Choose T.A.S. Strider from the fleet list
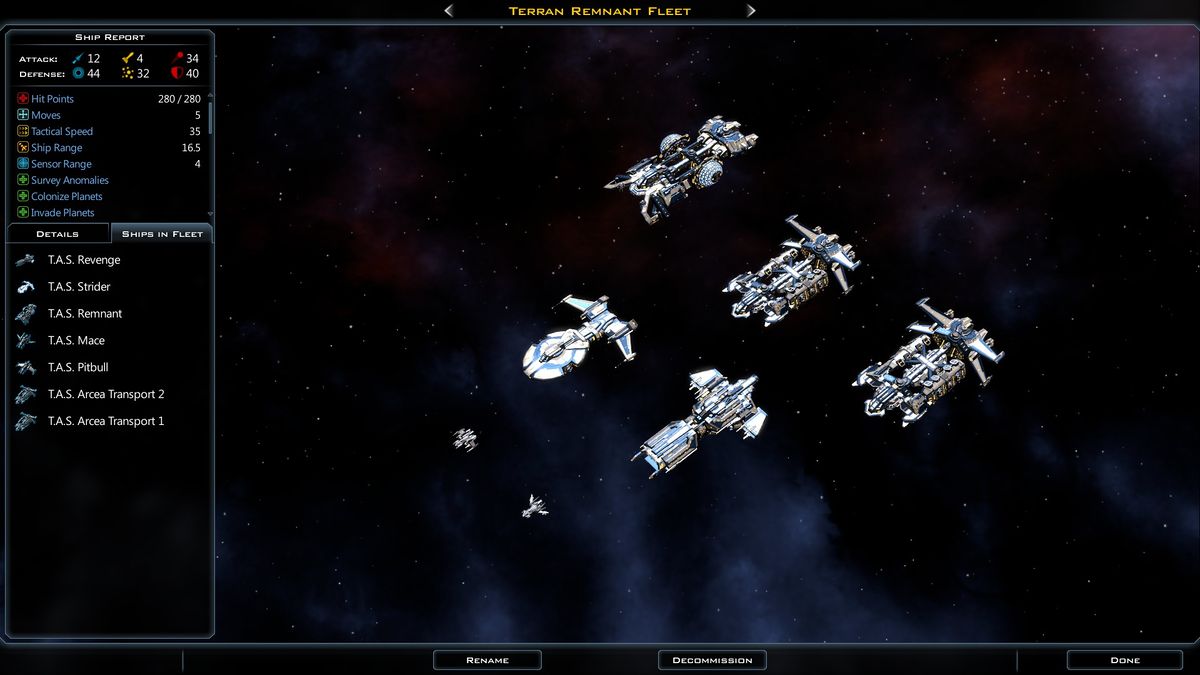This screenshot has width=1200, height=675. [x=79, y=287]
